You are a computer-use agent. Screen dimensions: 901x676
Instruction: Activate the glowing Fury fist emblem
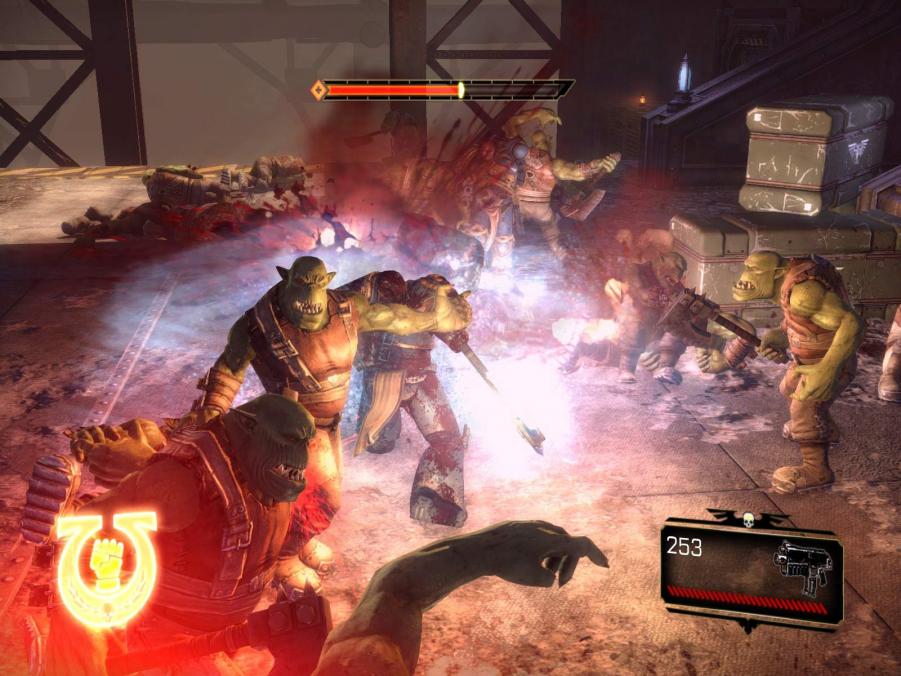(x=105, y=565)
